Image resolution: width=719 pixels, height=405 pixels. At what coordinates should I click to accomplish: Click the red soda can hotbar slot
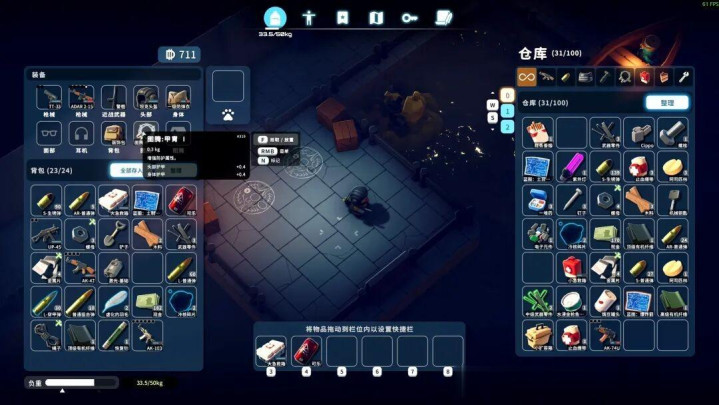coord(305,350)
